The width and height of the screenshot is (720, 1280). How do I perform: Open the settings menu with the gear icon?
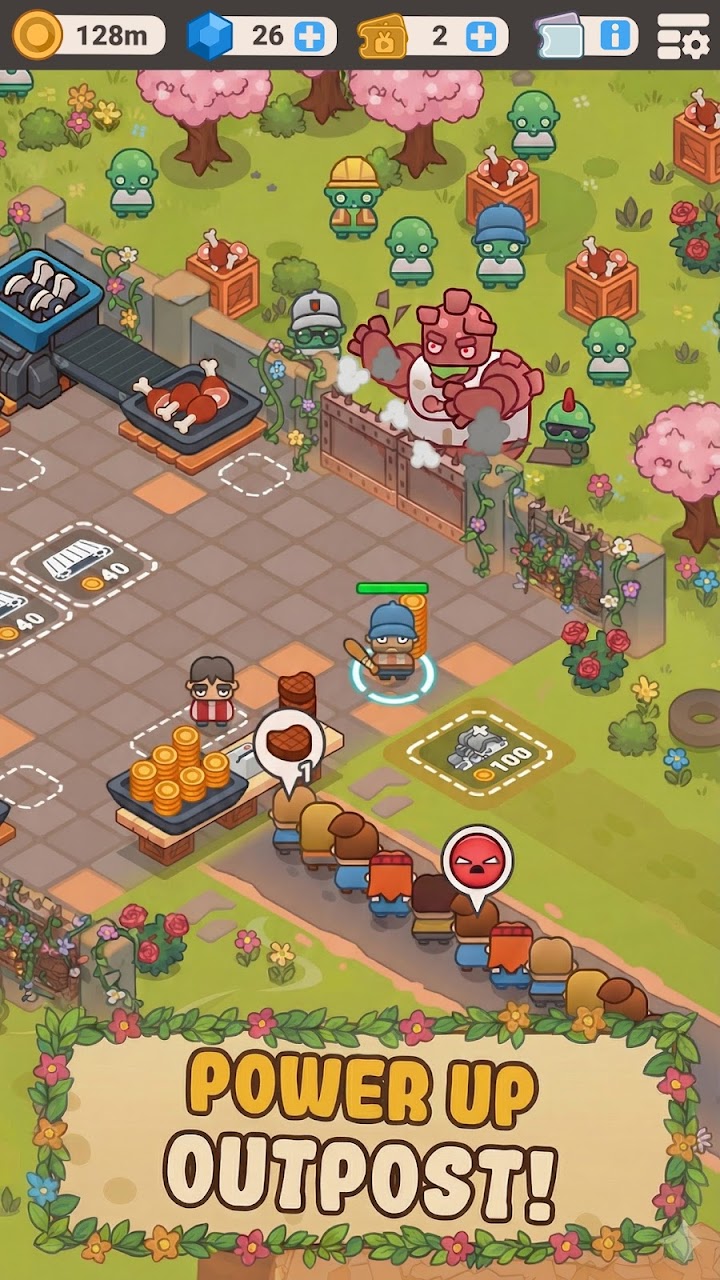click(x=683, y=37)
